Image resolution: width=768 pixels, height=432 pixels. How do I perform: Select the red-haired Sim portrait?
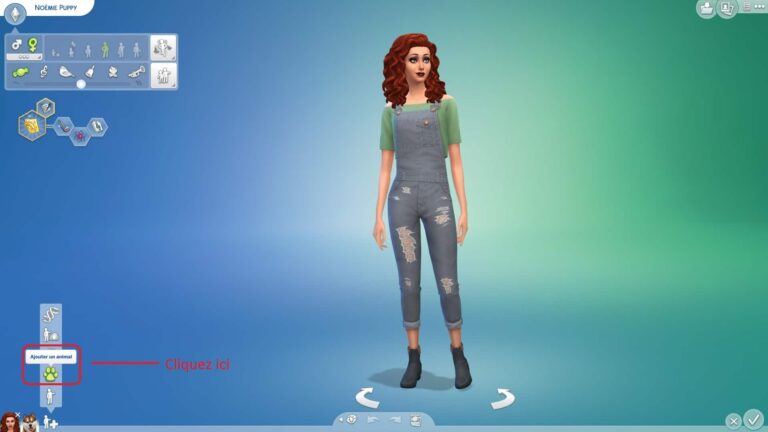tap(10, 421)
